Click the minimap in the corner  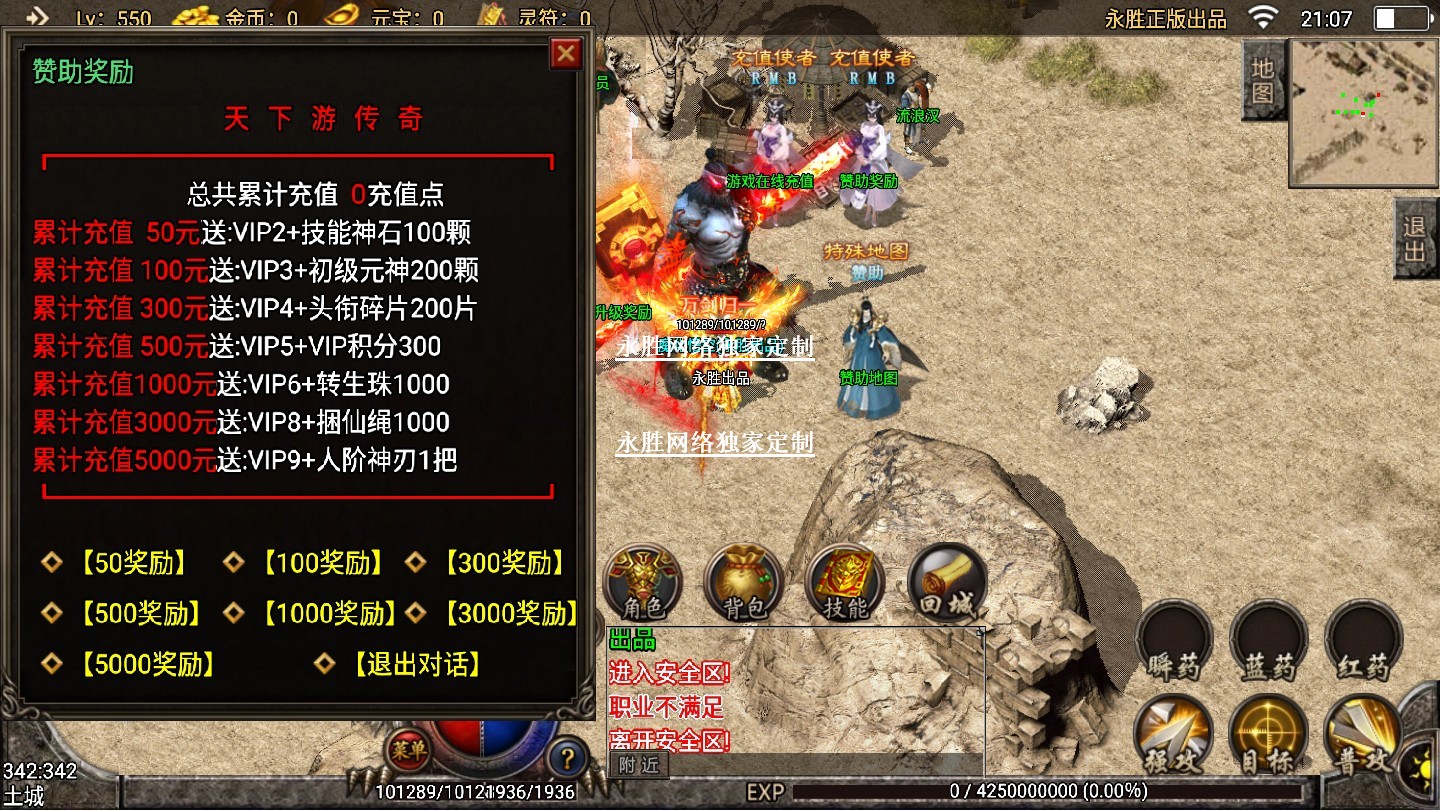[x=1362, y=111]
